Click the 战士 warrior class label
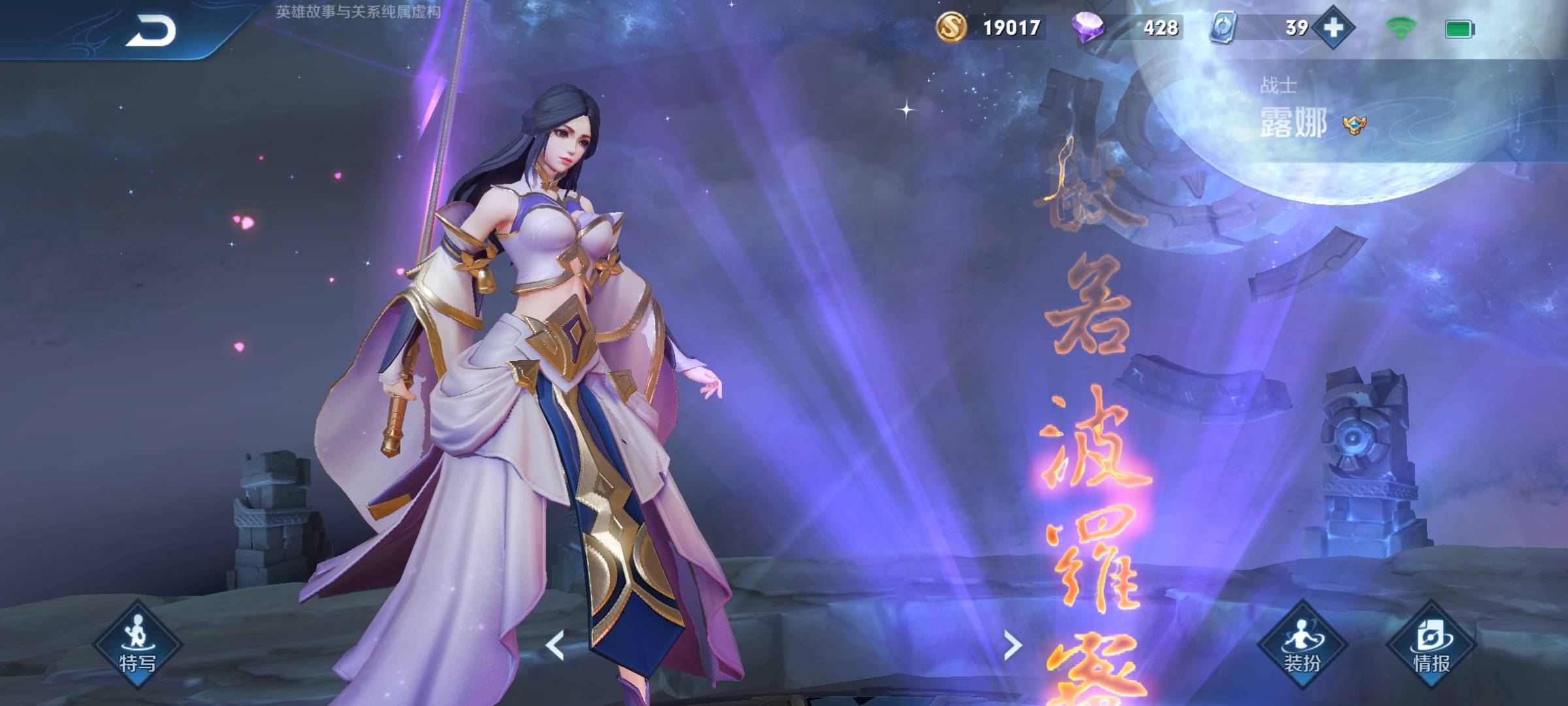This screenshot has height=706, width=1568. click(x=1280, y=84)
